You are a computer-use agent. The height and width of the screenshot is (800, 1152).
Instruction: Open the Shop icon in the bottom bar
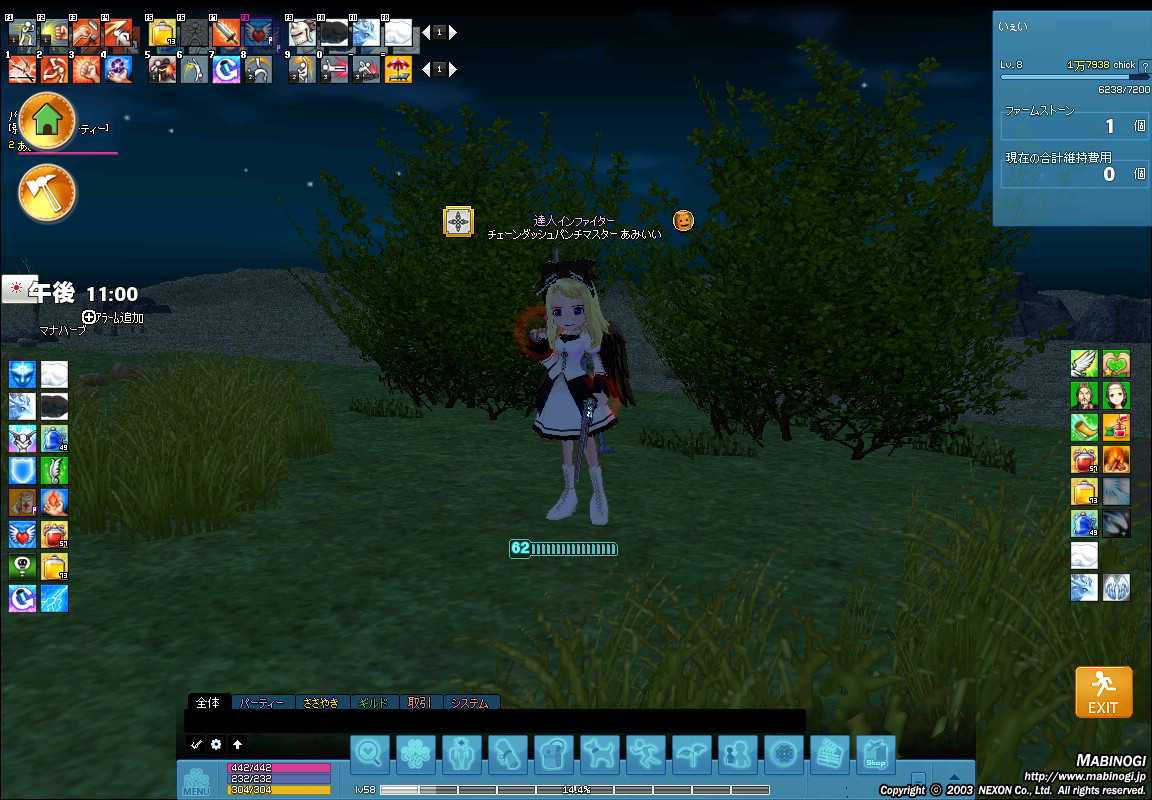(x=876, y=755)
